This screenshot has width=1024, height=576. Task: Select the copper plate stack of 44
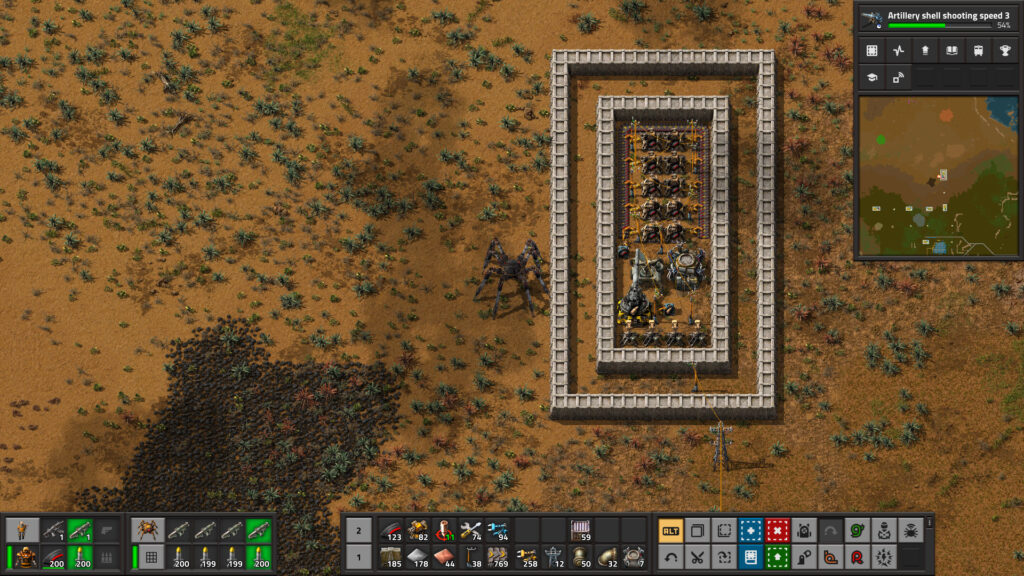tap(444, 557)
